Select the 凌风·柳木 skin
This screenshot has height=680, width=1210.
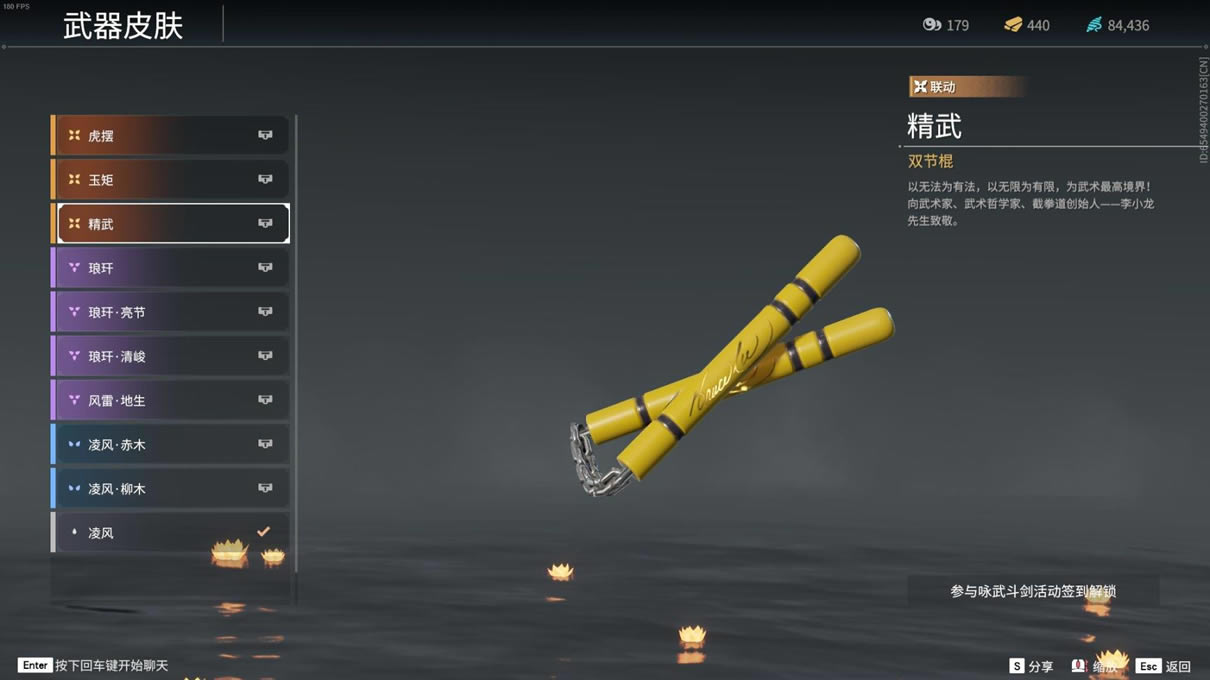coord(172,489)
